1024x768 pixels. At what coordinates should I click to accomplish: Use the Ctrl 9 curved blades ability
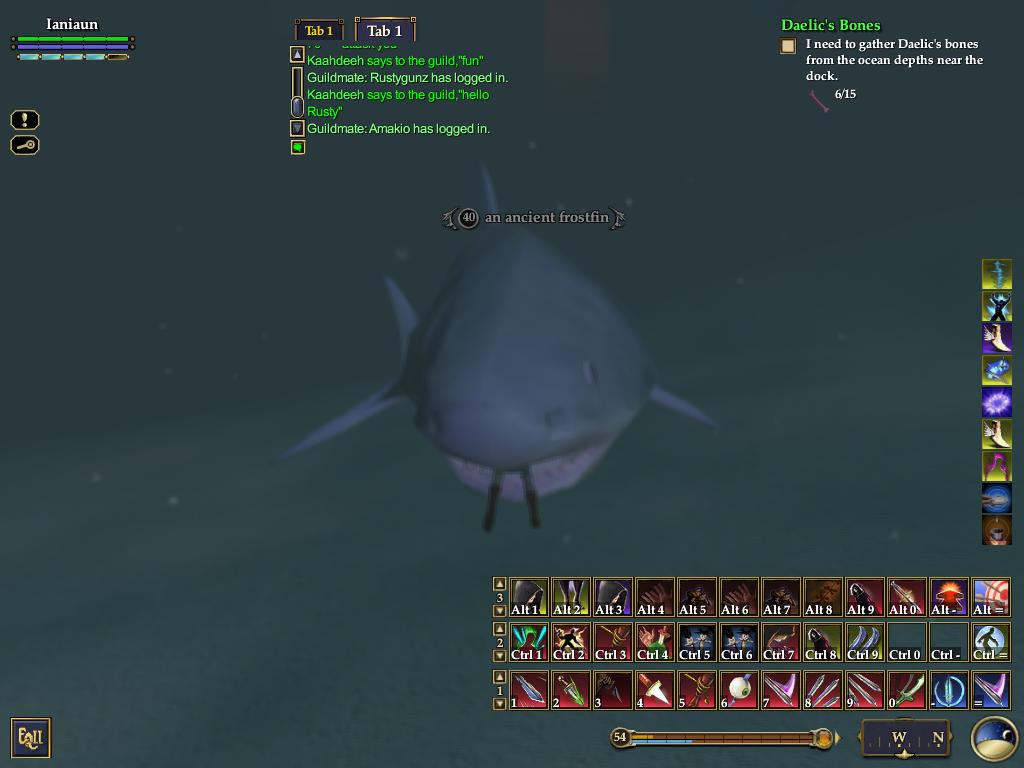[864, 642]
